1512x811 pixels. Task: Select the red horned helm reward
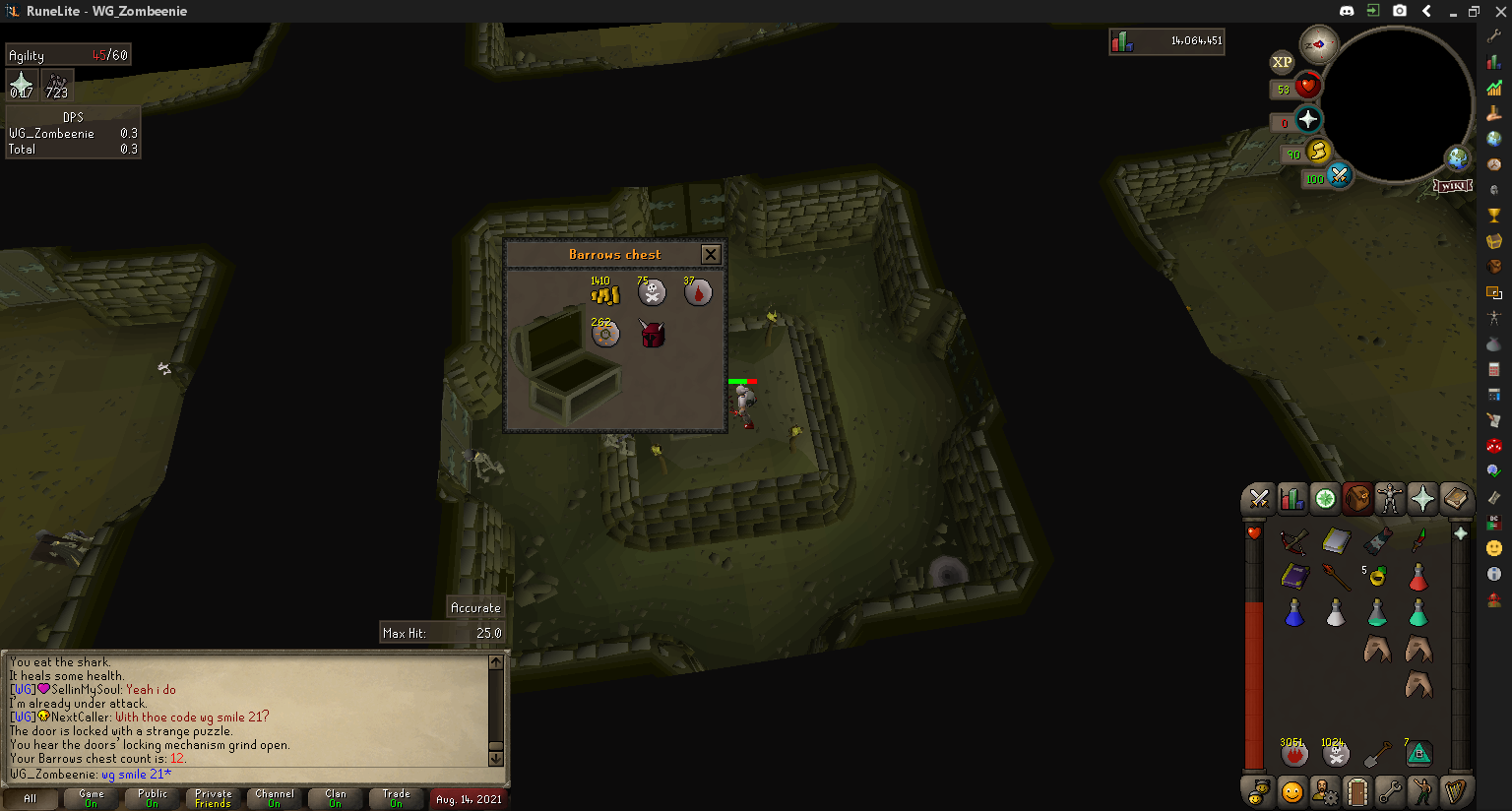click(x=652, y=335)
